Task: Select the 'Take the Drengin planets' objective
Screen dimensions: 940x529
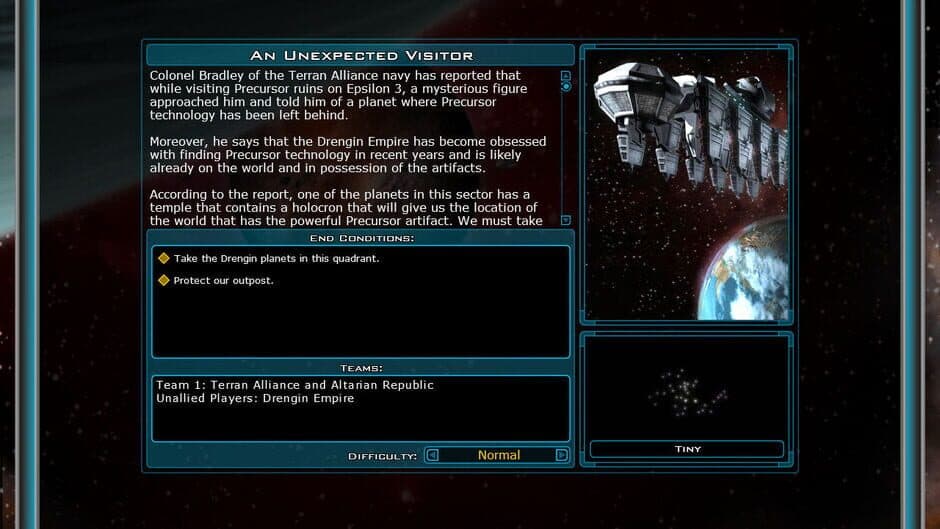Action: (x=277, y=258)
